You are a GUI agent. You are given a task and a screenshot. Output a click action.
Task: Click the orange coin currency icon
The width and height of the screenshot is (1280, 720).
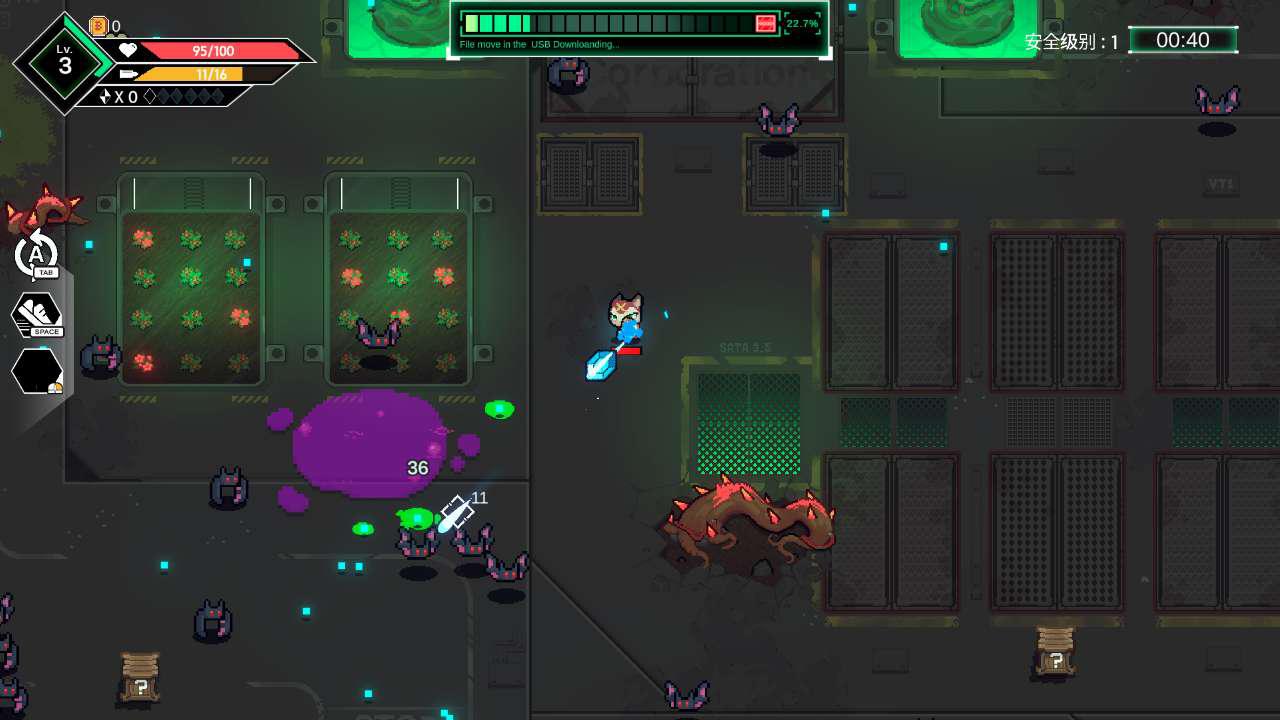99,27
